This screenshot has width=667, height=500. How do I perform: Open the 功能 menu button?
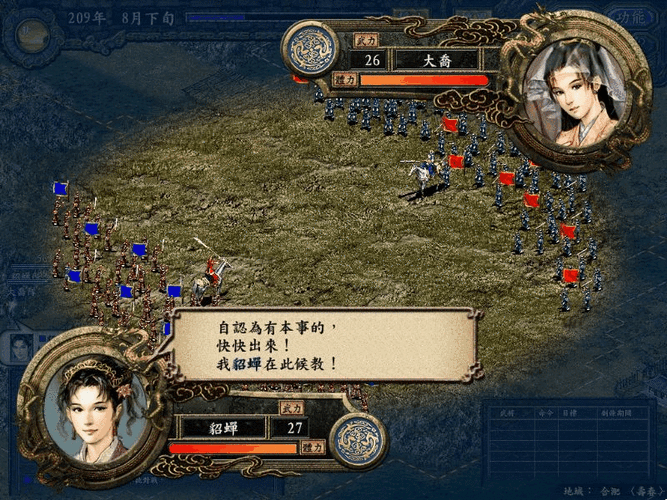630,17
